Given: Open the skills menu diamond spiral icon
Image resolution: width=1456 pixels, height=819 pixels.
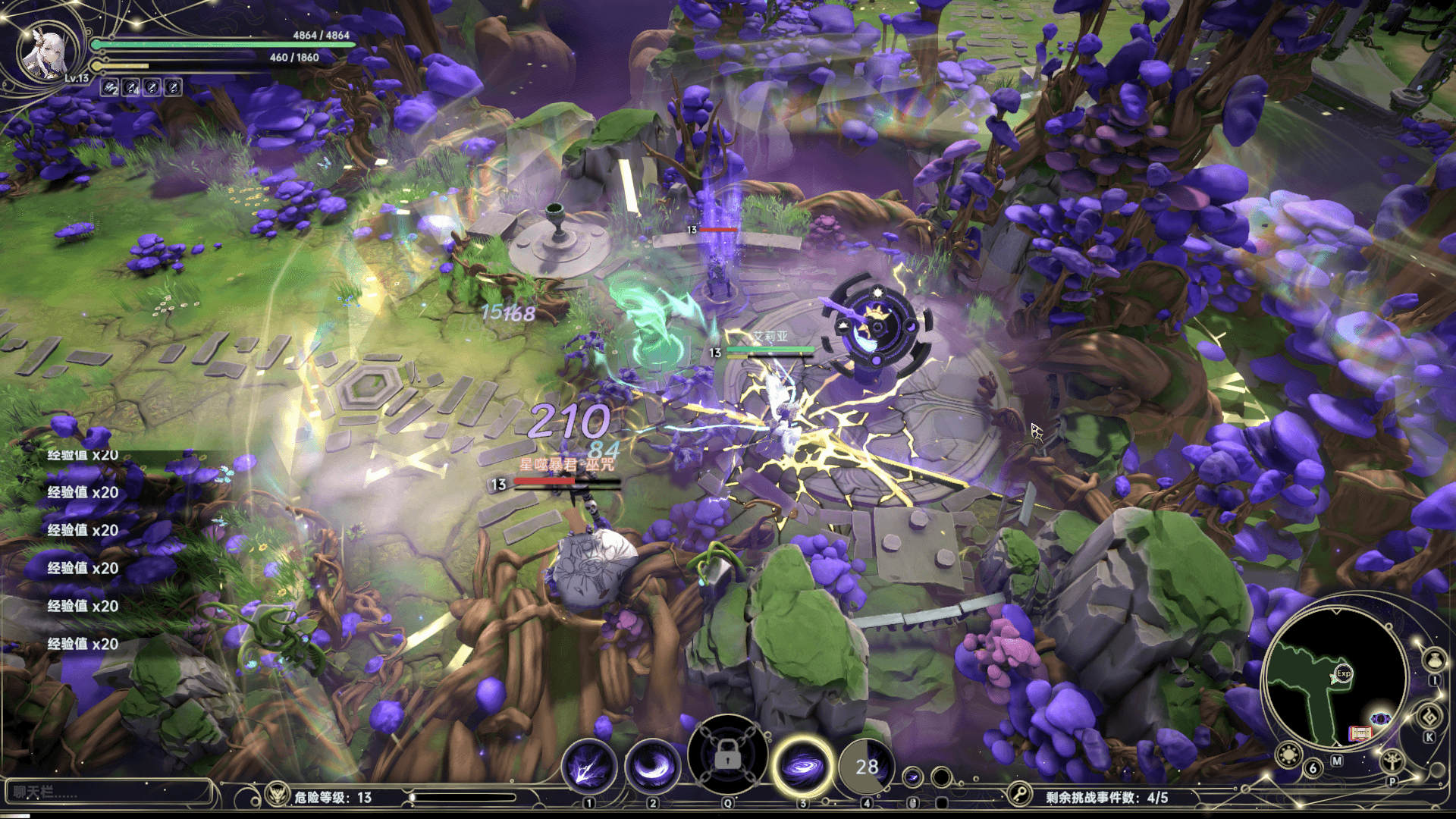Looking at the screenshot, I should [1429, 717].
